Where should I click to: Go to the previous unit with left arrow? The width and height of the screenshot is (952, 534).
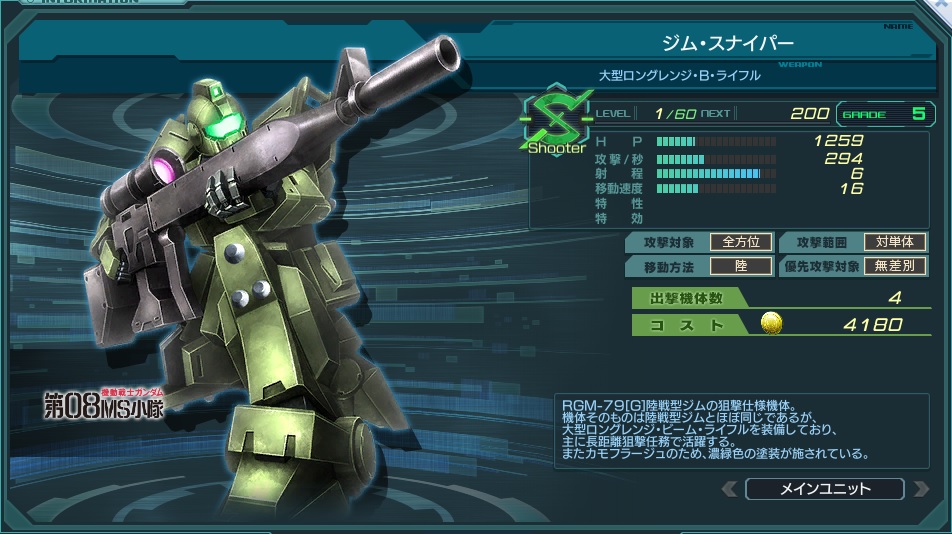pyautogui.click(x=730, y=489)
